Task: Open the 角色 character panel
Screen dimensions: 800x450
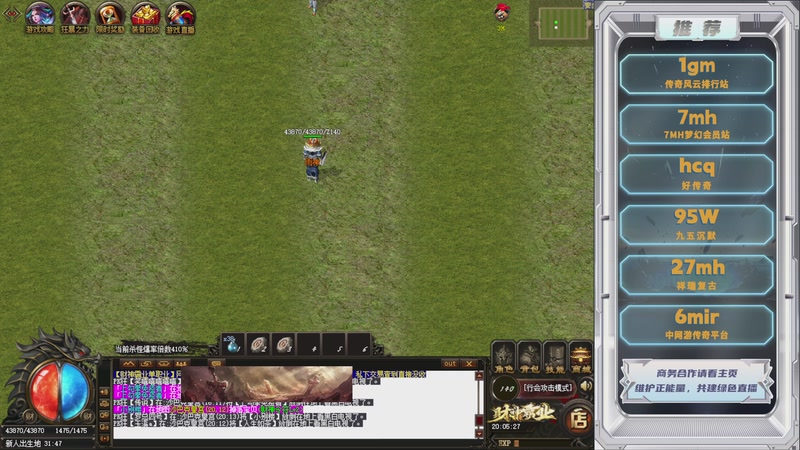Action: (503, 357)
